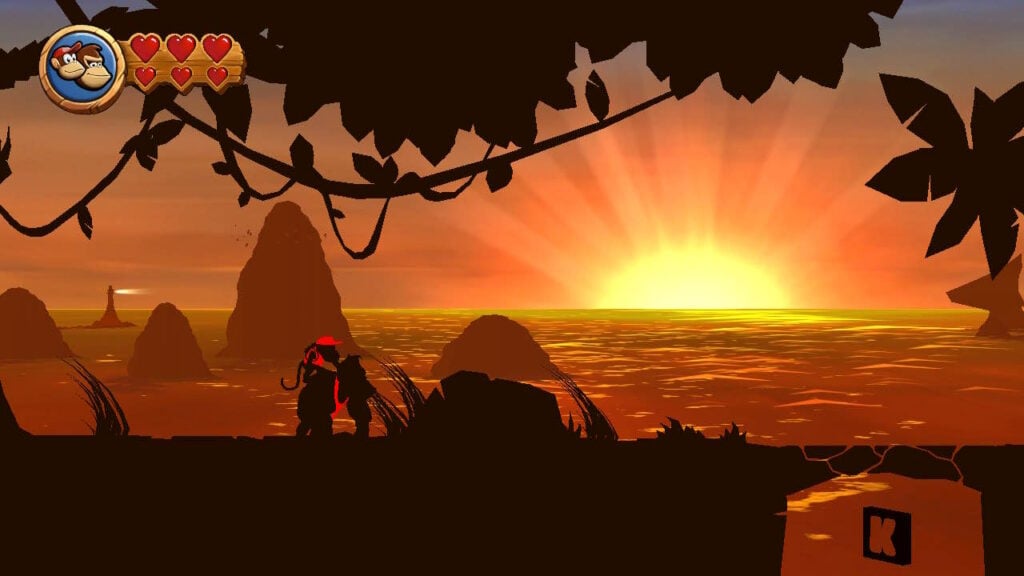Click the Donkey Kong and Diddy portrait badge

[82, 68]
